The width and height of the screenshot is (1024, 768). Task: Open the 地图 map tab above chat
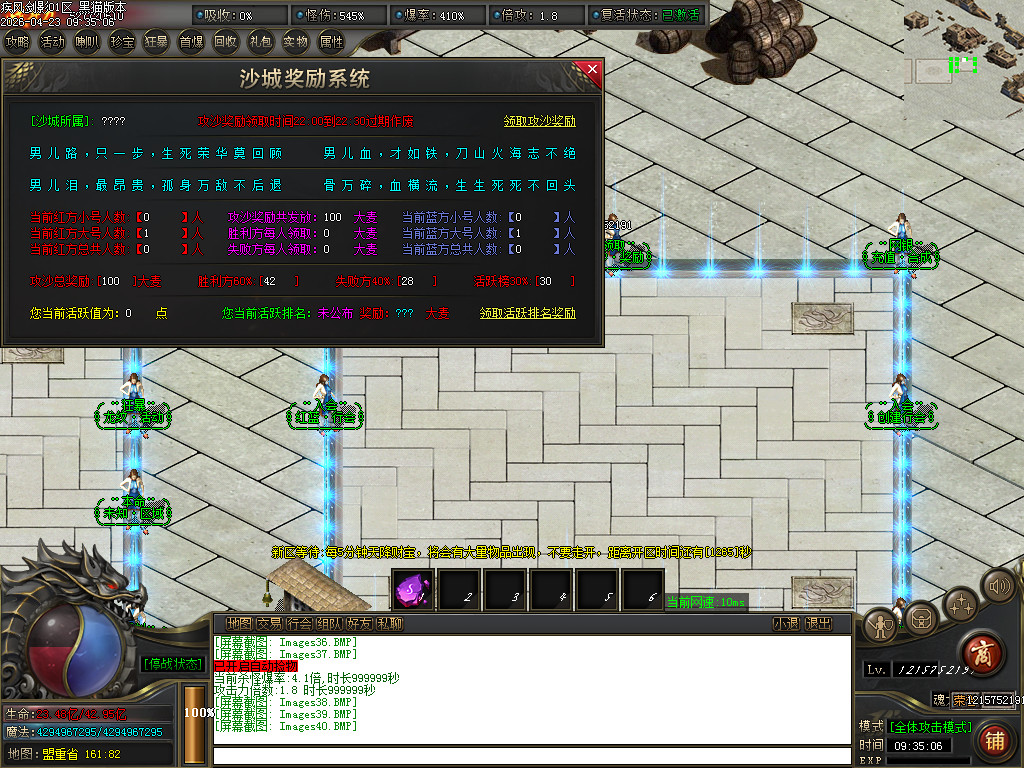[238, 624]
